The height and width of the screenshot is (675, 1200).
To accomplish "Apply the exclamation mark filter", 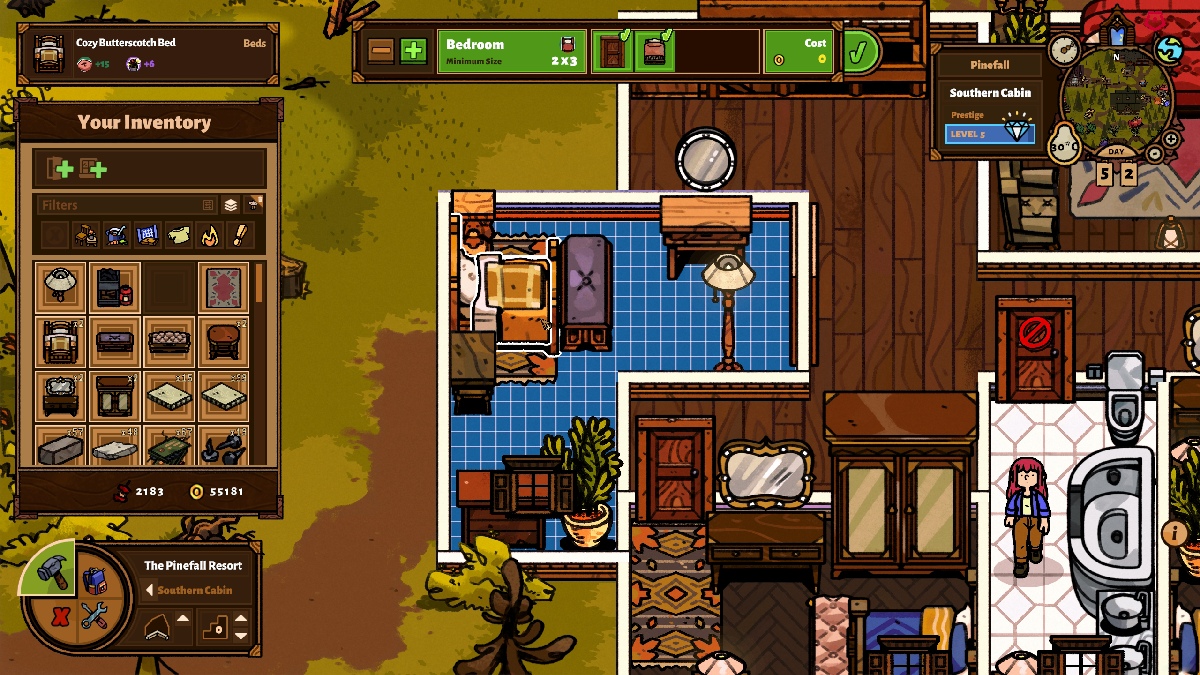I will pyautogui.click(x=240, y=236).
